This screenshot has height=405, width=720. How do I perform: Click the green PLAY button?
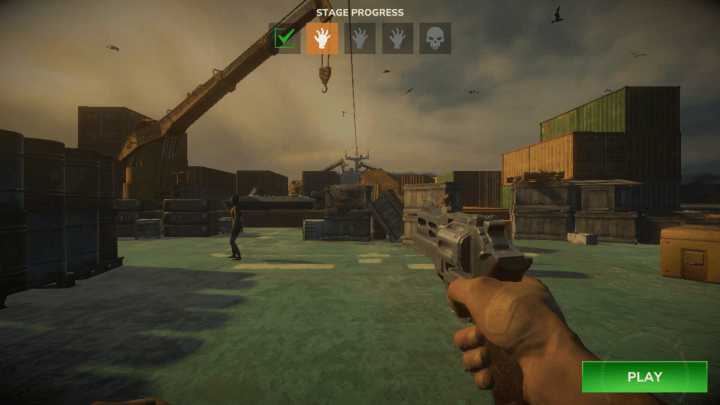point(644,377)
